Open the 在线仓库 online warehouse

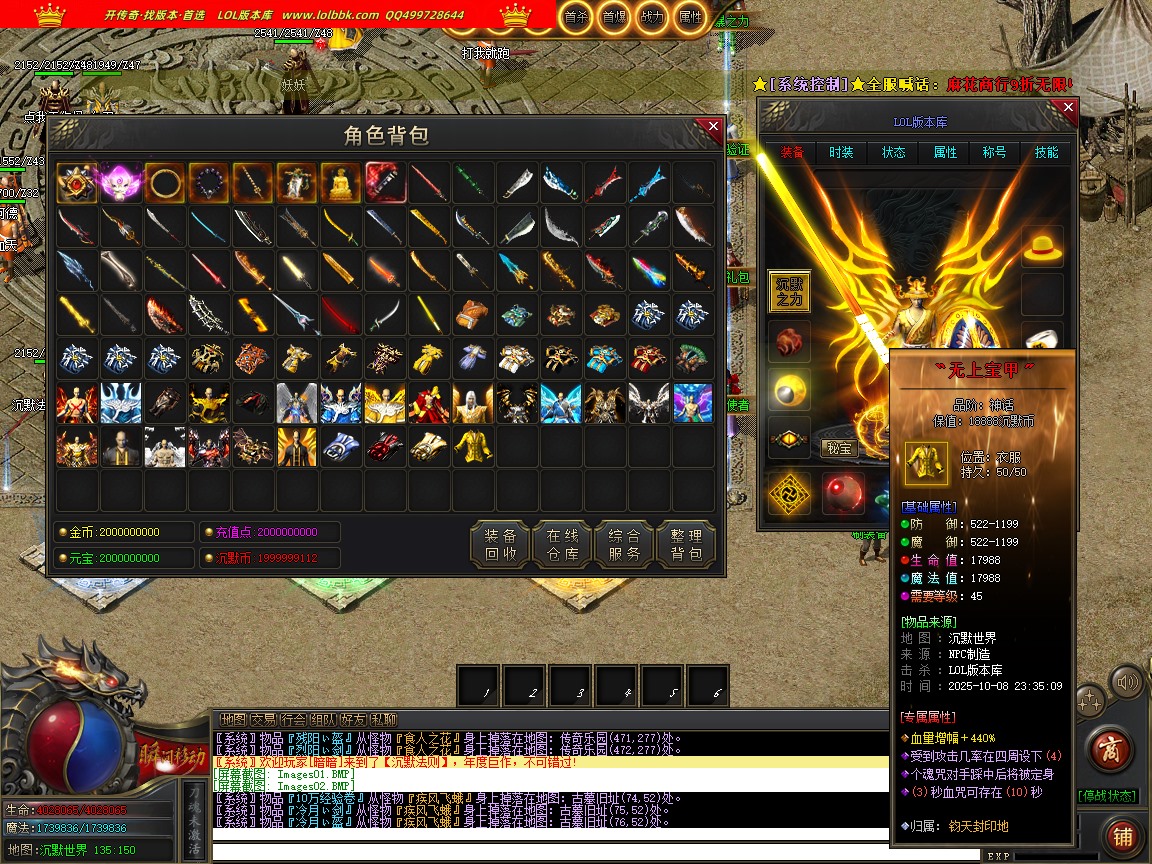[x=562, y=543]
